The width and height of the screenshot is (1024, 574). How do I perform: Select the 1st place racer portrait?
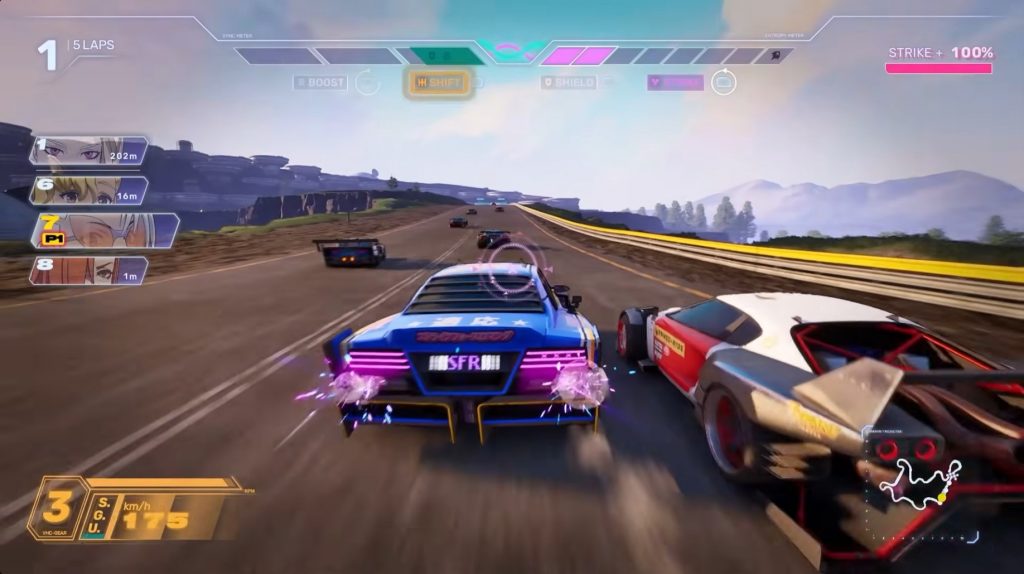(x=89, y=151)
